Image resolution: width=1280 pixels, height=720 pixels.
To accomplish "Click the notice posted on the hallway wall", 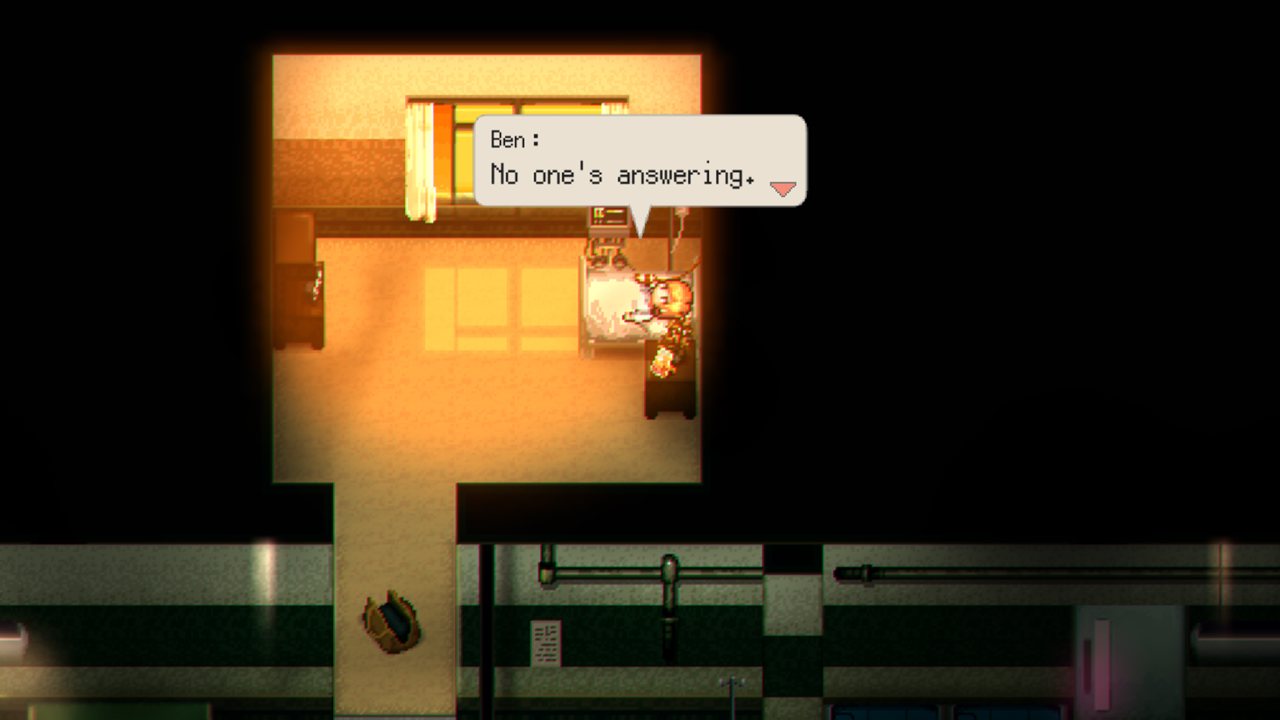I will click(544, 644).
